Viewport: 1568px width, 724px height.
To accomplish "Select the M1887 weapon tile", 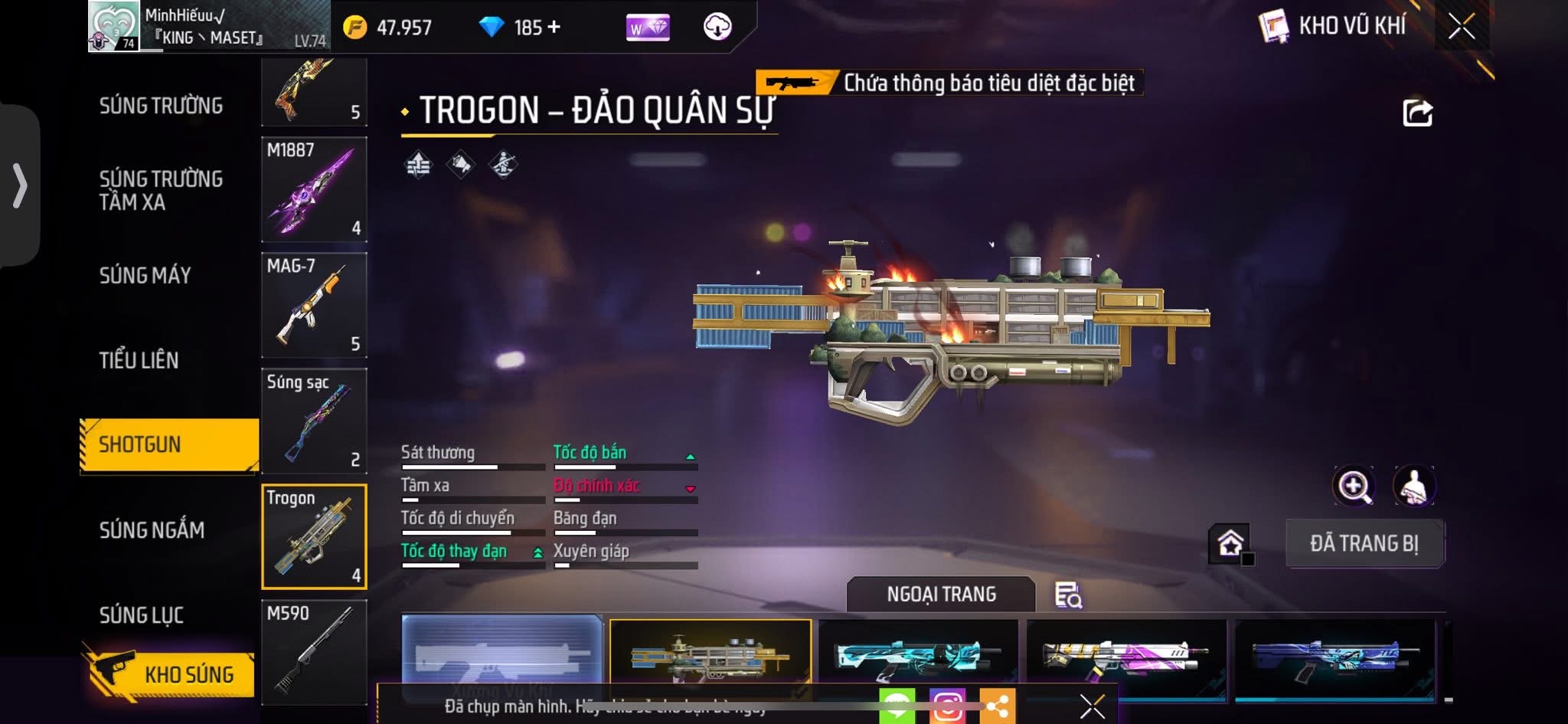I will (x=314, y=190).
